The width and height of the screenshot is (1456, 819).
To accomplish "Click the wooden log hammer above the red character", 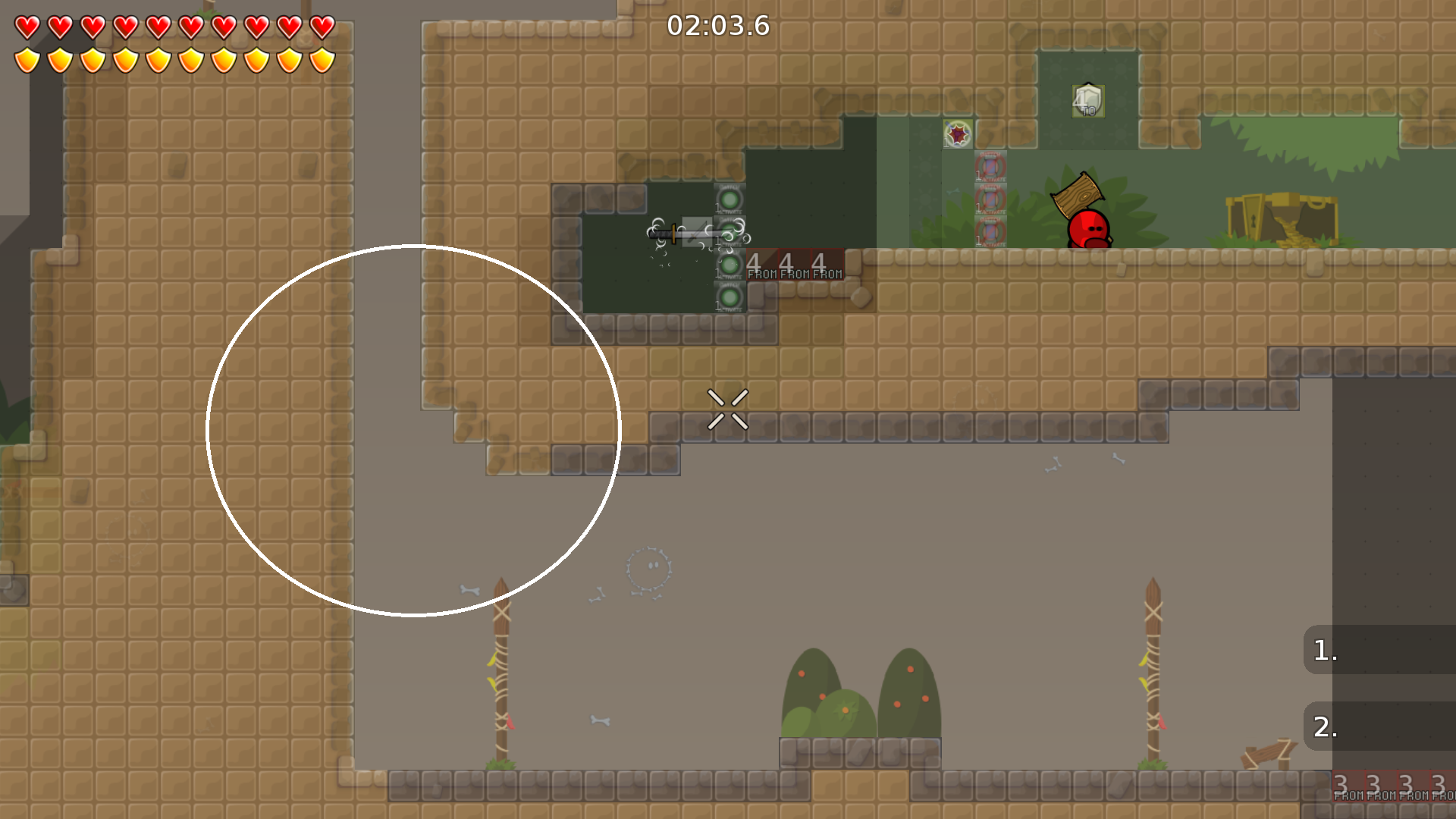I will click(1077, 196).
